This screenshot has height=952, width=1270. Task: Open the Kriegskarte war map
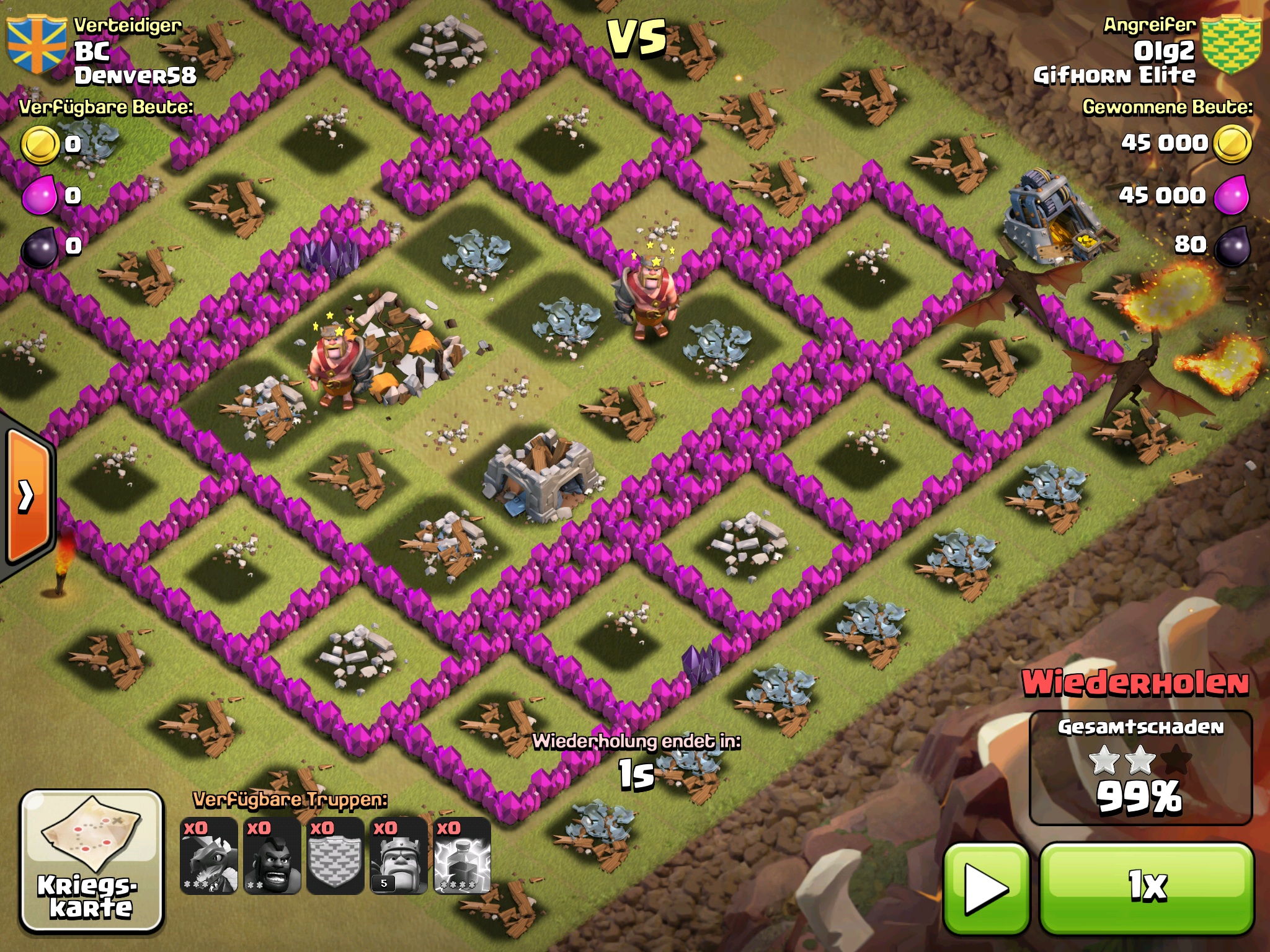pos(92,860)
